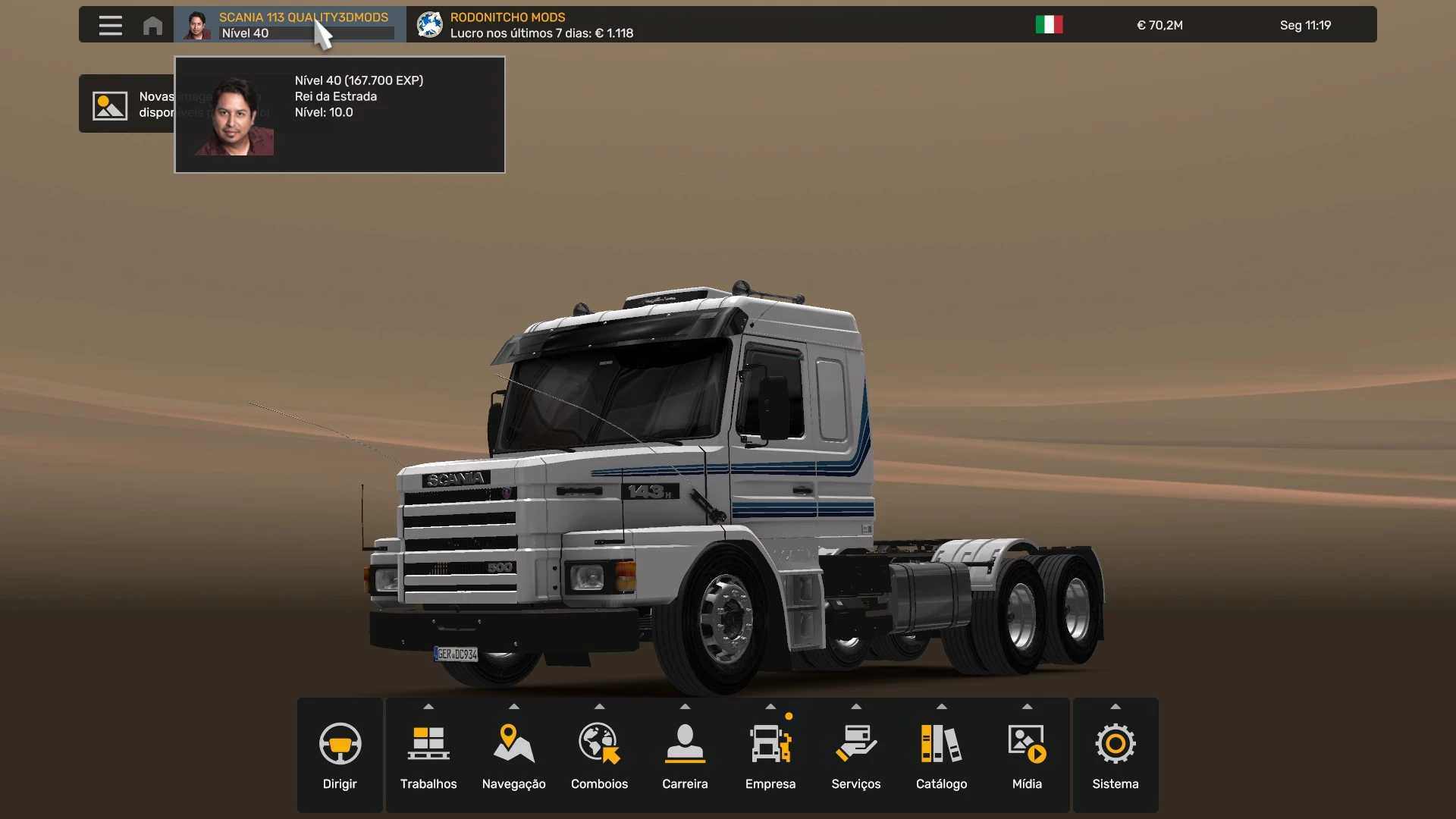This screenshot has width=1456, height=819.
Task: Choose the Serviços menu
Action: (855, 755)
